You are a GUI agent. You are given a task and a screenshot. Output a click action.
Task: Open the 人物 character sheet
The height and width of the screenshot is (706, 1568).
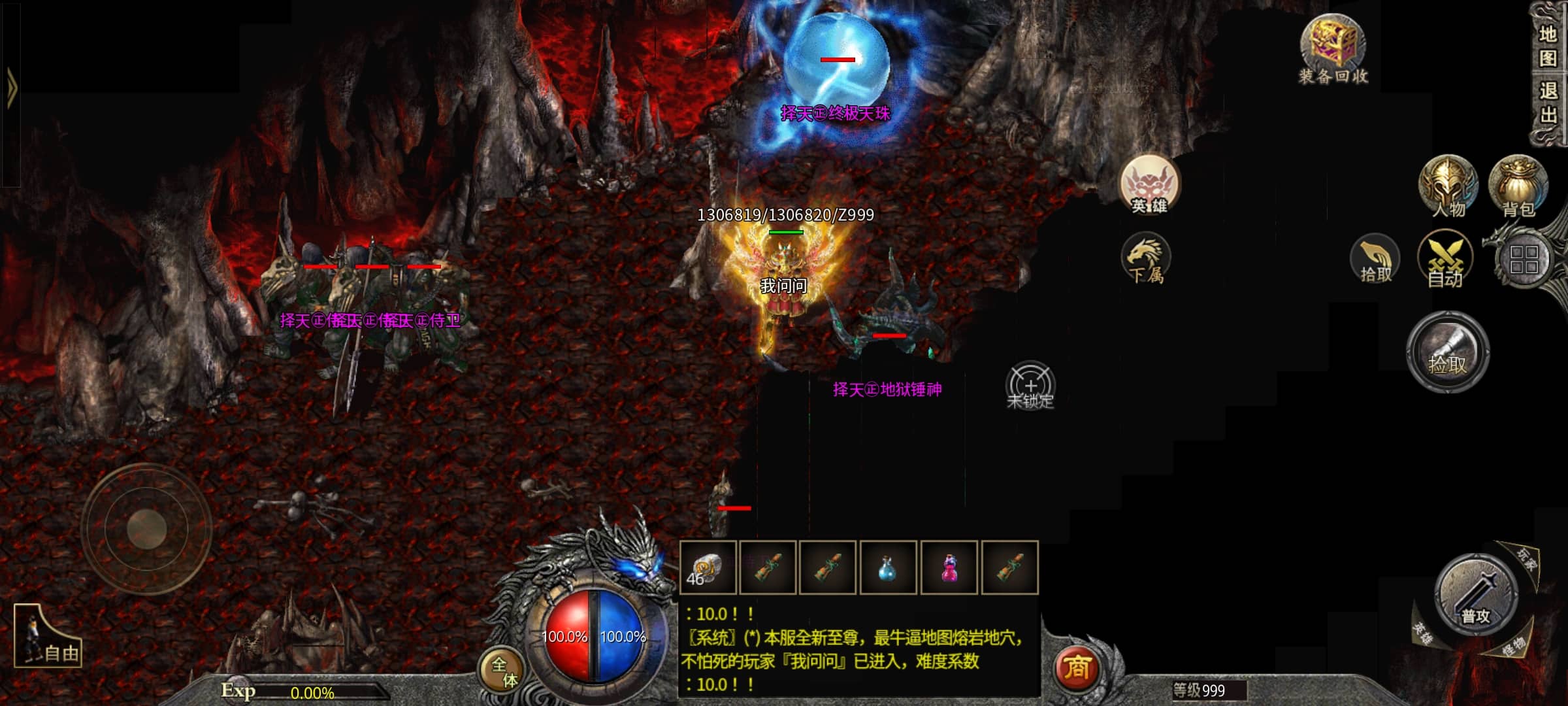(x=1448, y=187)
